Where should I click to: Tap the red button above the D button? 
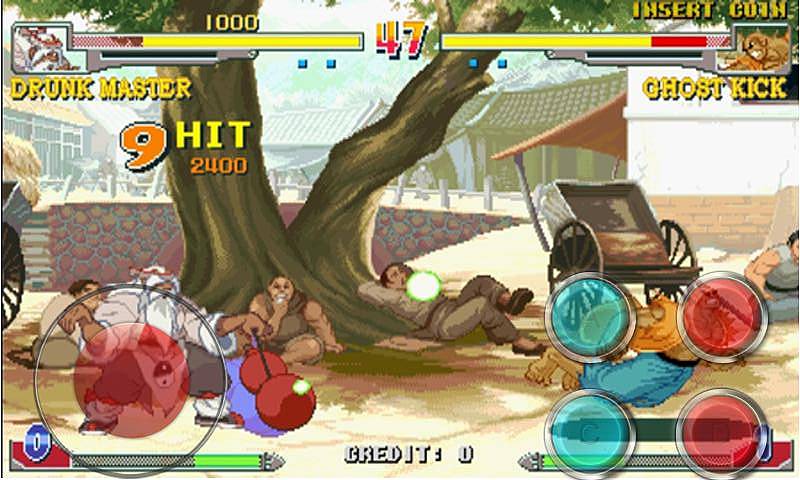point(722,317)
